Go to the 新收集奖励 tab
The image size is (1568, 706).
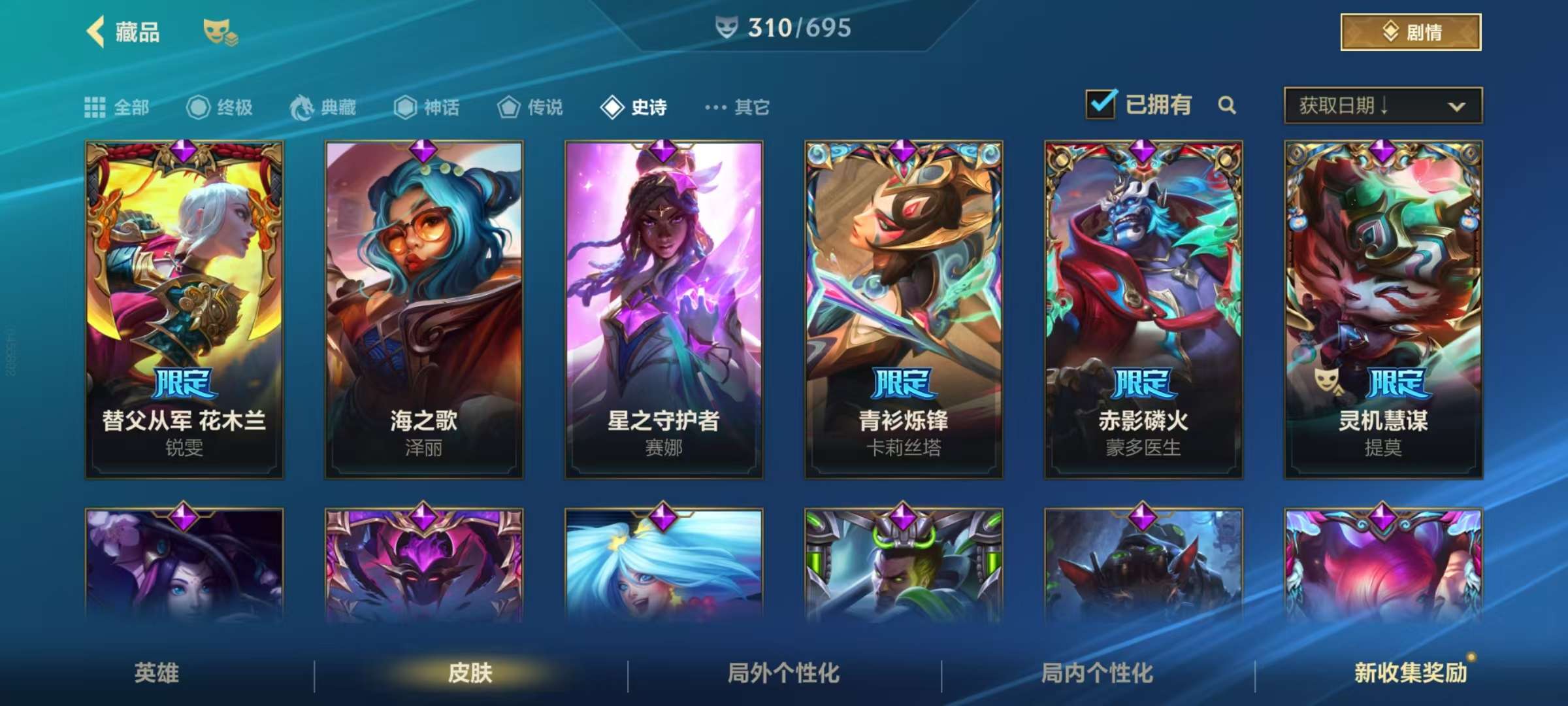[x=1410, y=673]
